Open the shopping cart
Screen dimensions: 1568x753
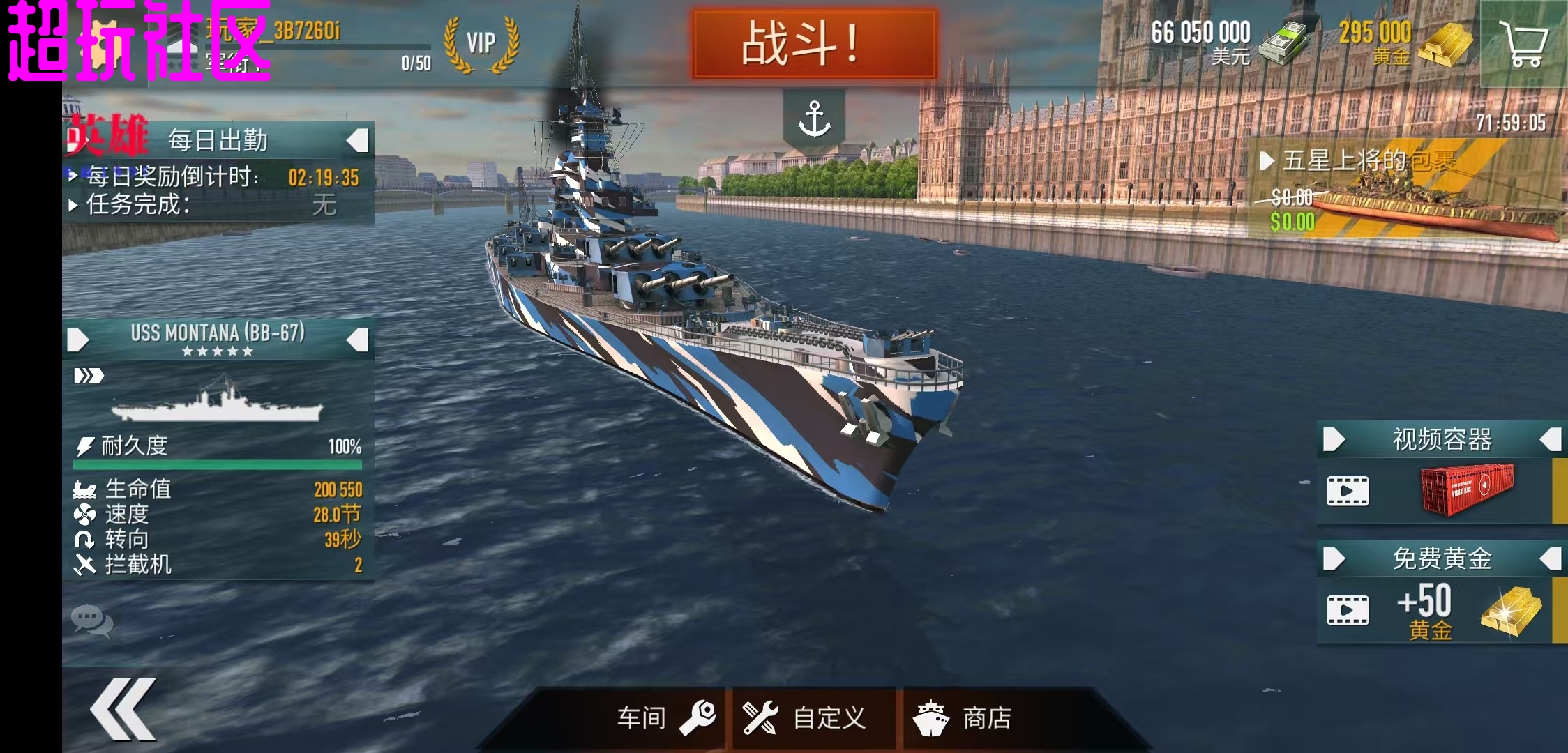tap(1524, 42)
